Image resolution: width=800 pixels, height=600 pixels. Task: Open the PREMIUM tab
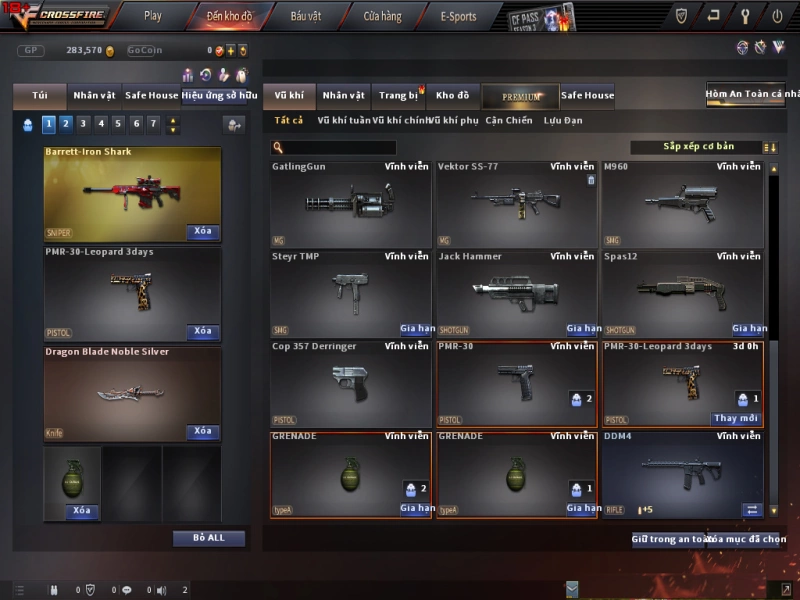click(x=520, y=96)
